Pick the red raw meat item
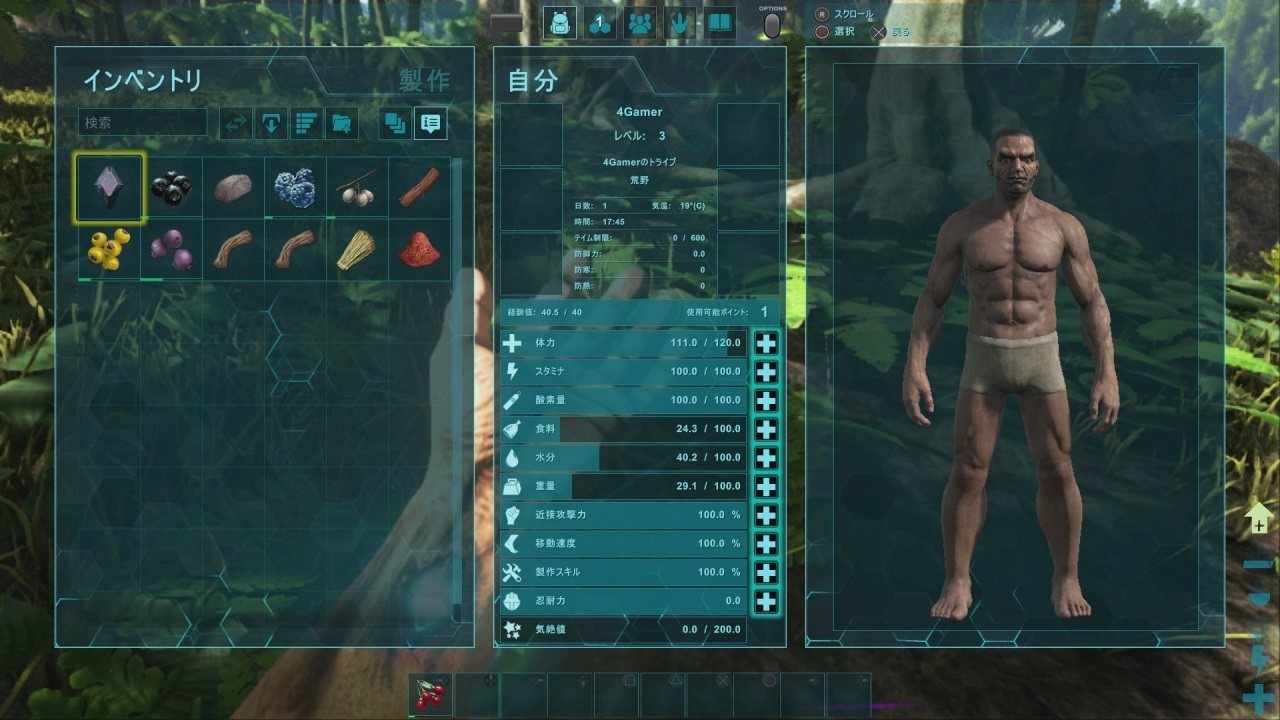The image size is (1280, 720). tap(419, 249)
